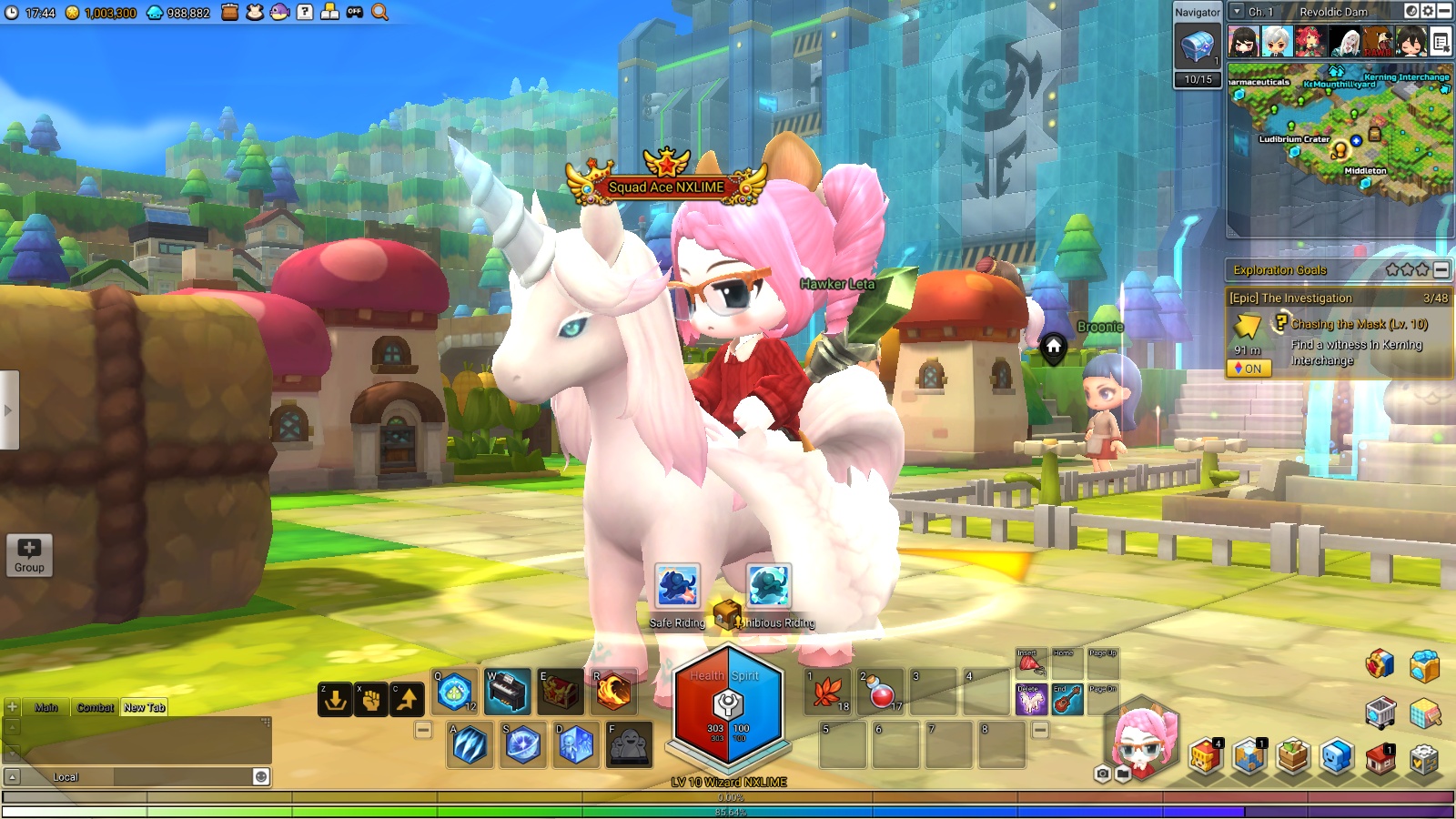The image size is (1456, 819).
Task: Open the channel dropdown next to Ch. 1
Action: tap(1237, 12)
